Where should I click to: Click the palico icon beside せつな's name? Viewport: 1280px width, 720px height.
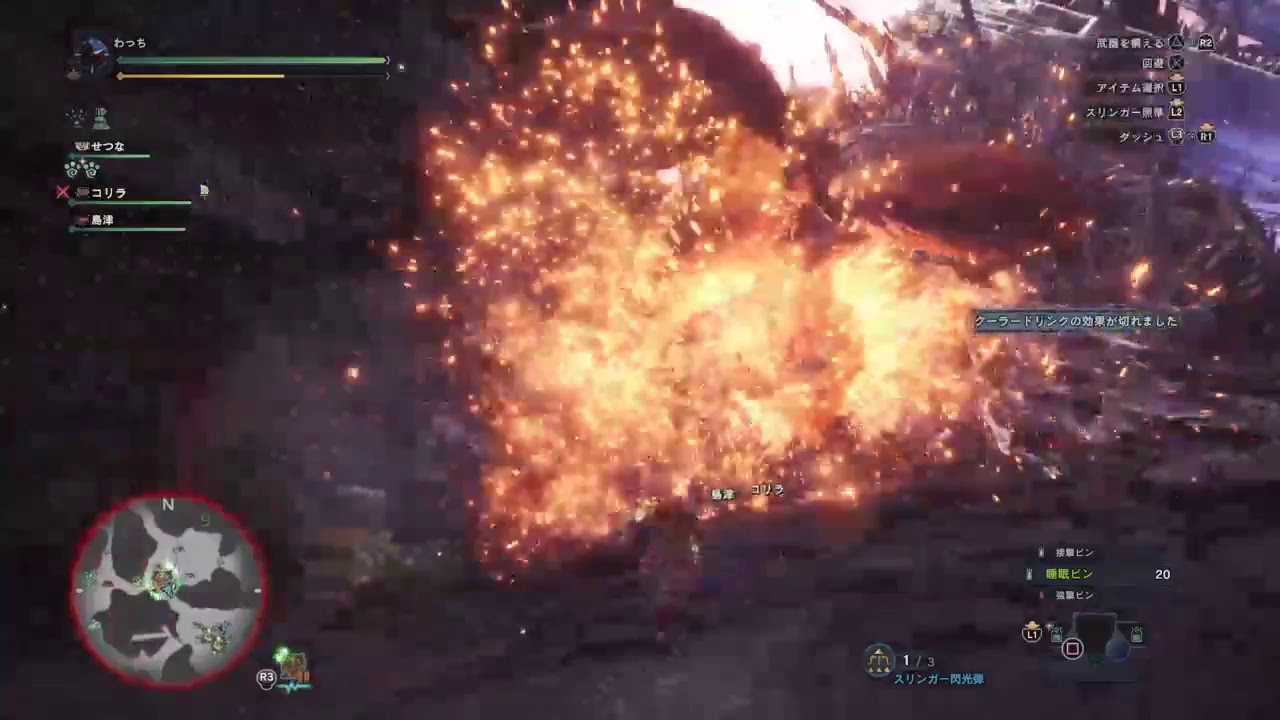click(x=82, y=144)
